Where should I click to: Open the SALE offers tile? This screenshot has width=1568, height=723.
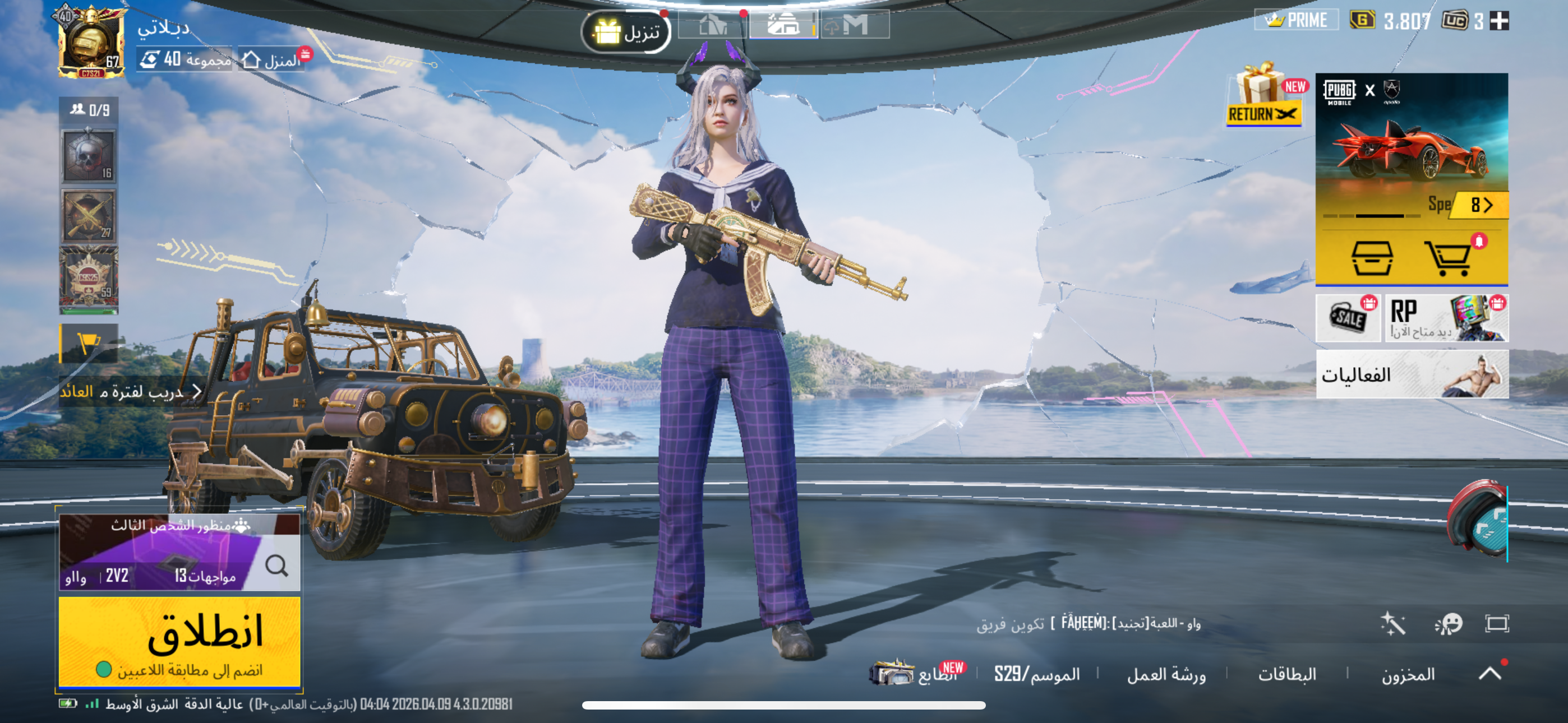pos(1348,318)
